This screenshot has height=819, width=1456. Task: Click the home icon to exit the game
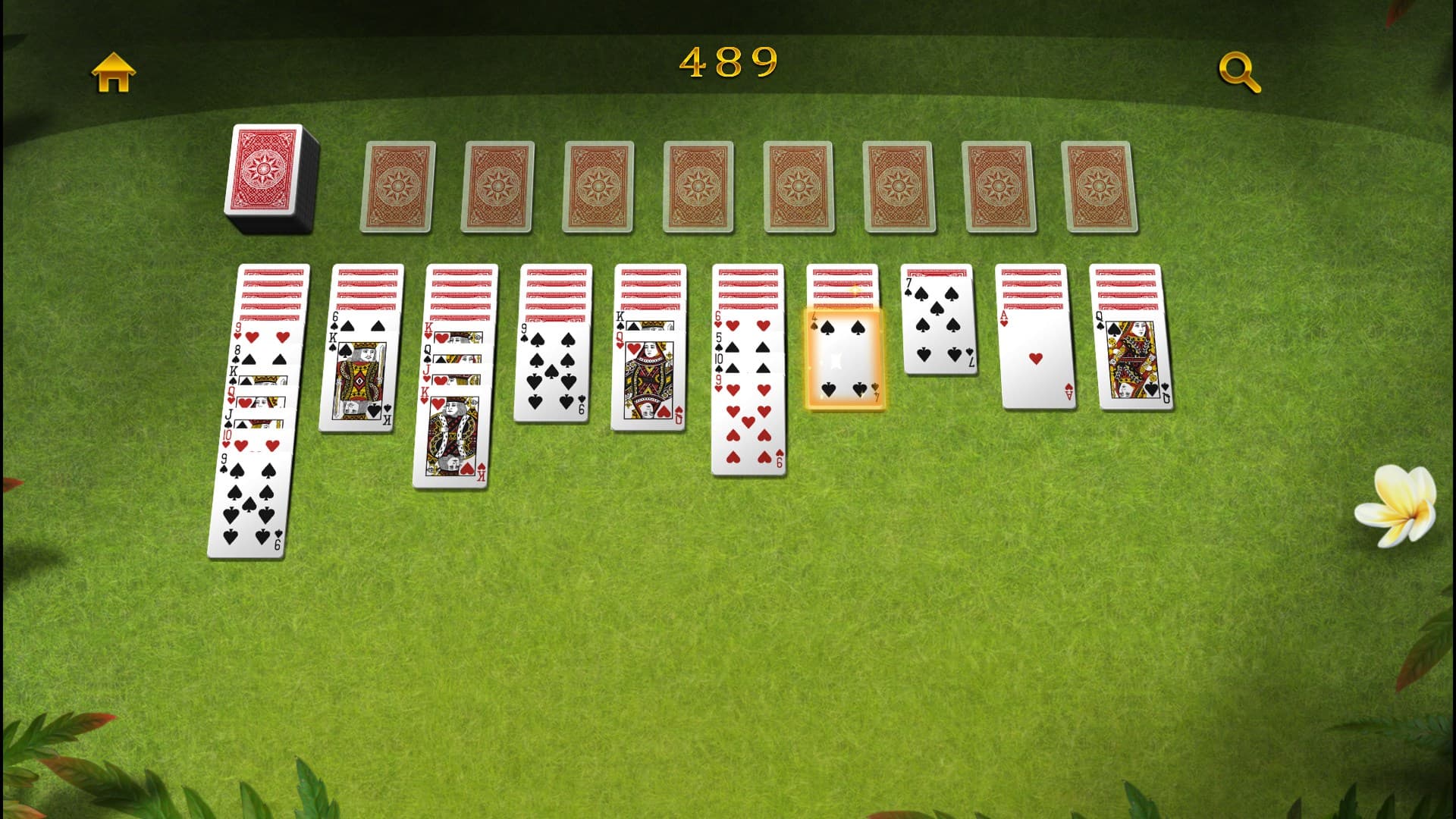tap(112, 72)
